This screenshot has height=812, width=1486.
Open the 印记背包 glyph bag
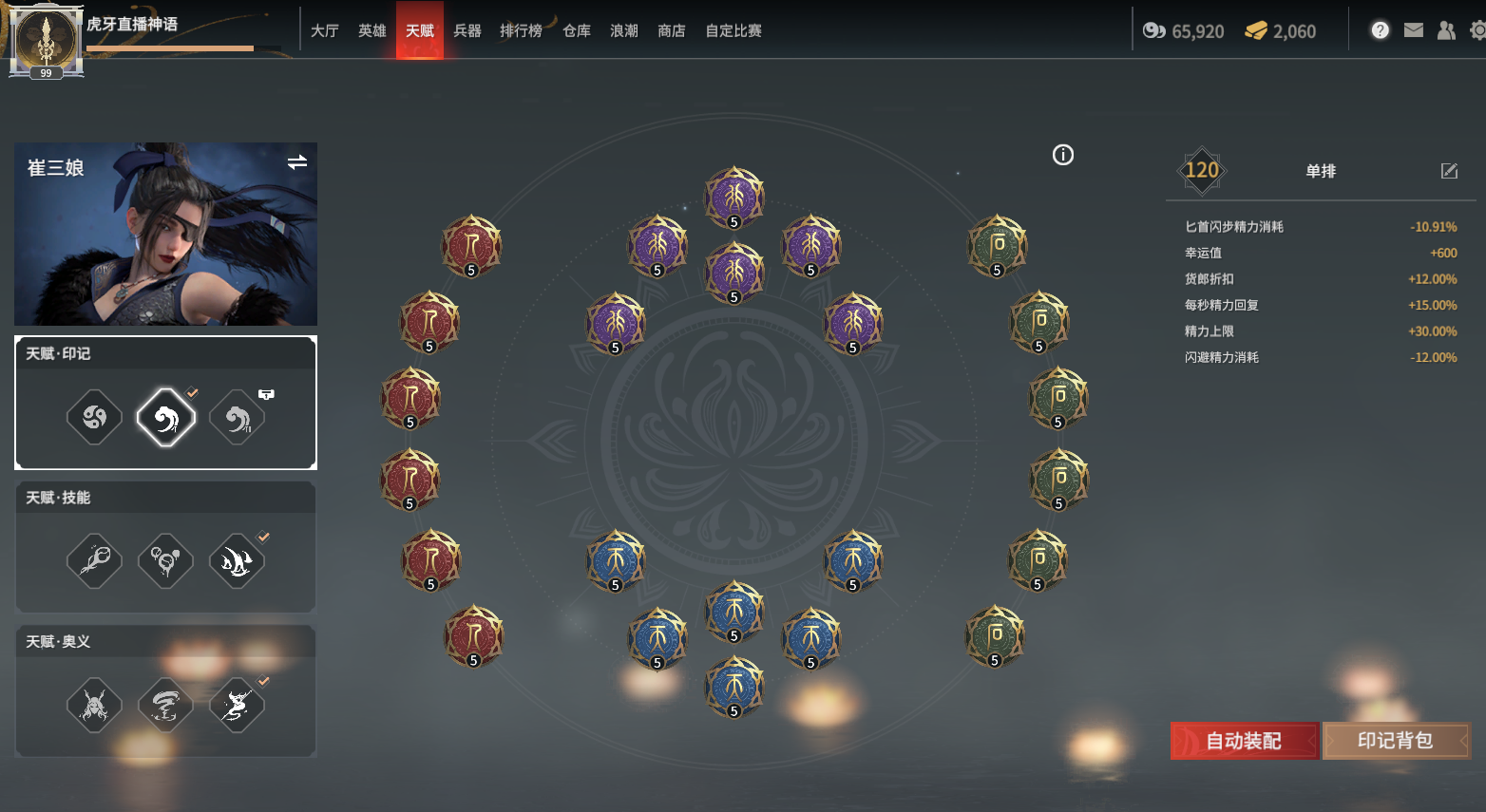pyautogui.click(x=1395, y=741)
